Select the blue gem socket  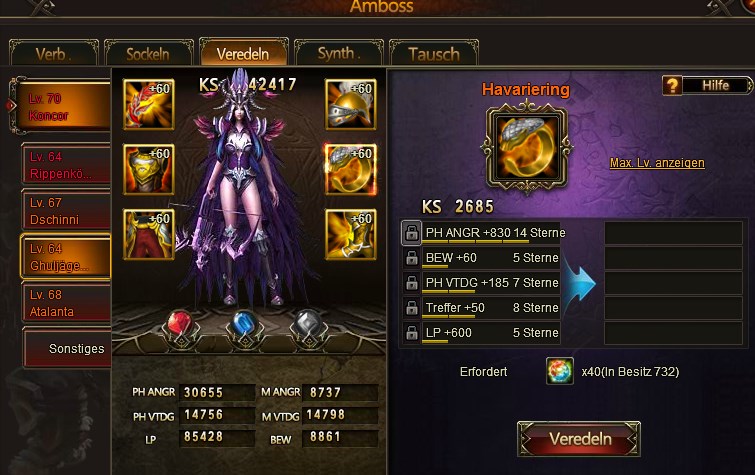click(x=245, y=327)
